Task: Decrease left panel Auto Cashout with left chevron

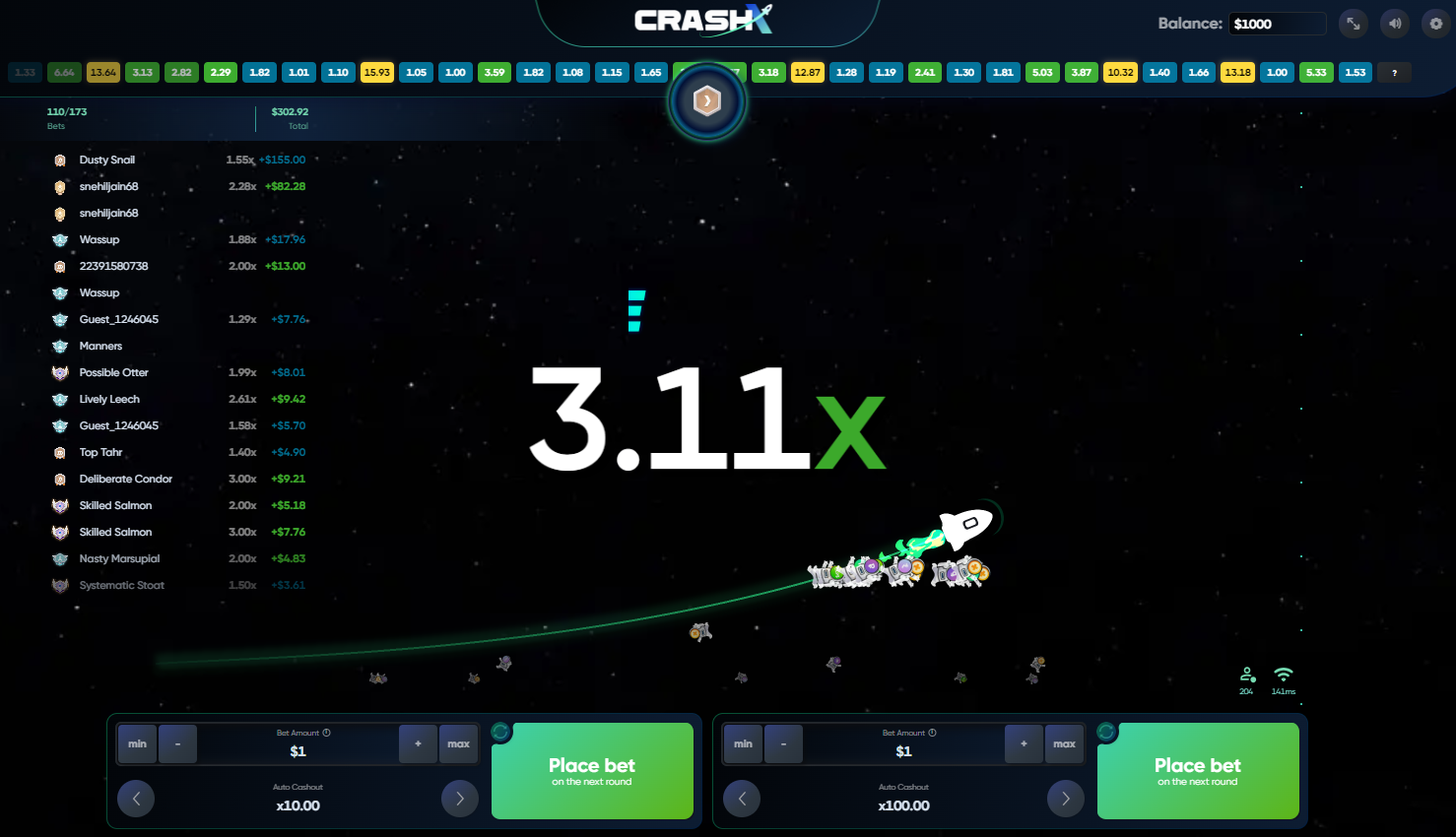Action: [136, 799]
